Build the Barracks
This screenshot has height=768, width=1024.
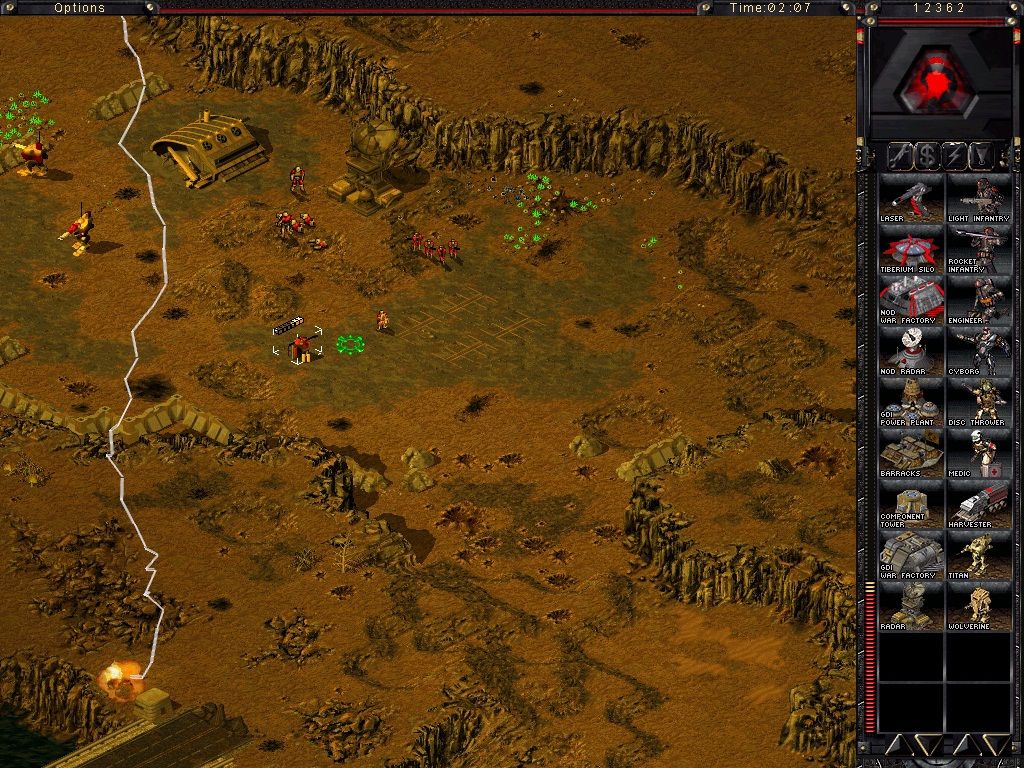[x=911, y=454]
